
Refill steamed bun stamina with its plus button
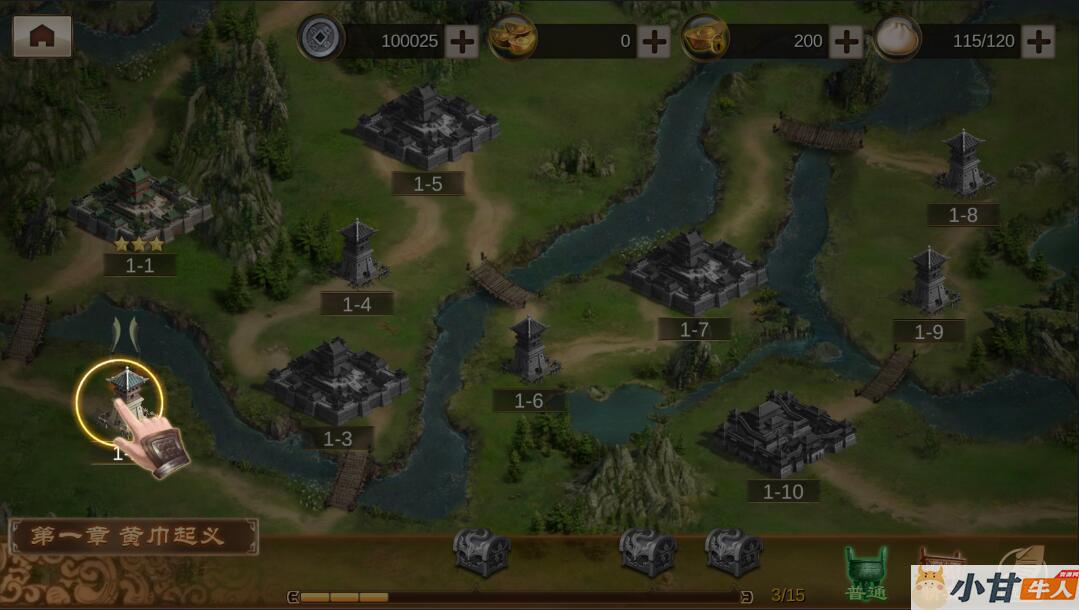coord(1038,41)
